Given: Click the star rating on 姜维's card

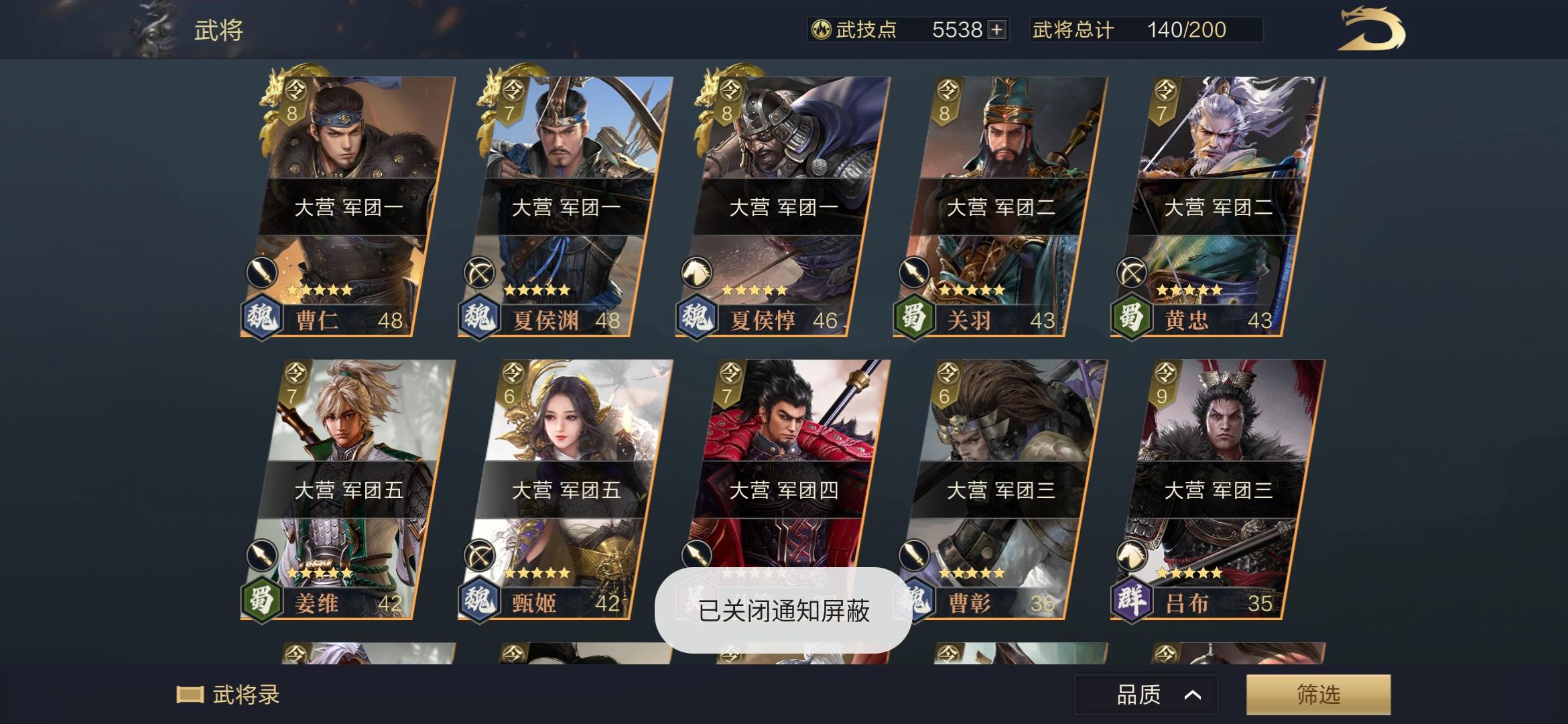Looking at the screenshot, I should click(320, 572).
